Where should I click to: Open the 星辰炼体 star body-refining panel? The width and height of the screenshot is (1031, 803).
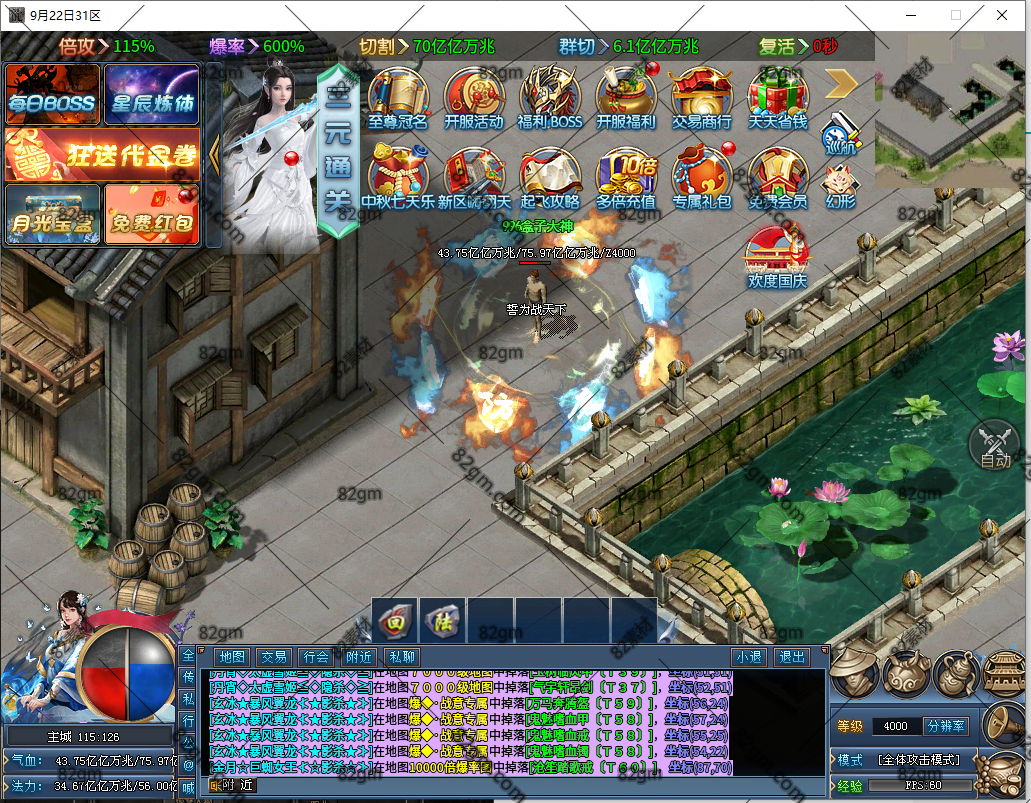[151, 95]
